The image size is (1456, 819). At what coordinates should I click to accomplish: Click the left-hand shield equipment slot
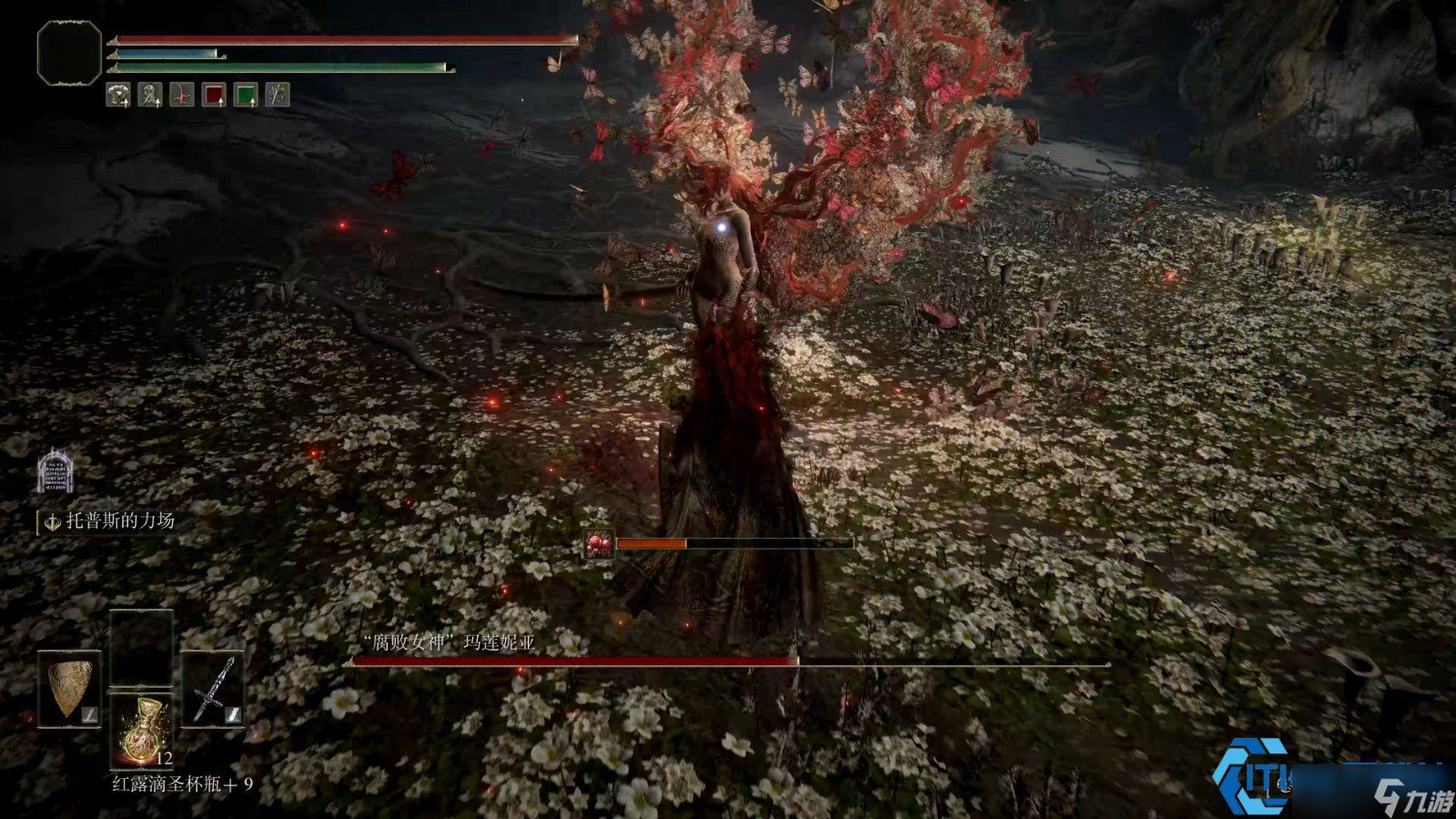pyautogui.click(x=69, y=689)
